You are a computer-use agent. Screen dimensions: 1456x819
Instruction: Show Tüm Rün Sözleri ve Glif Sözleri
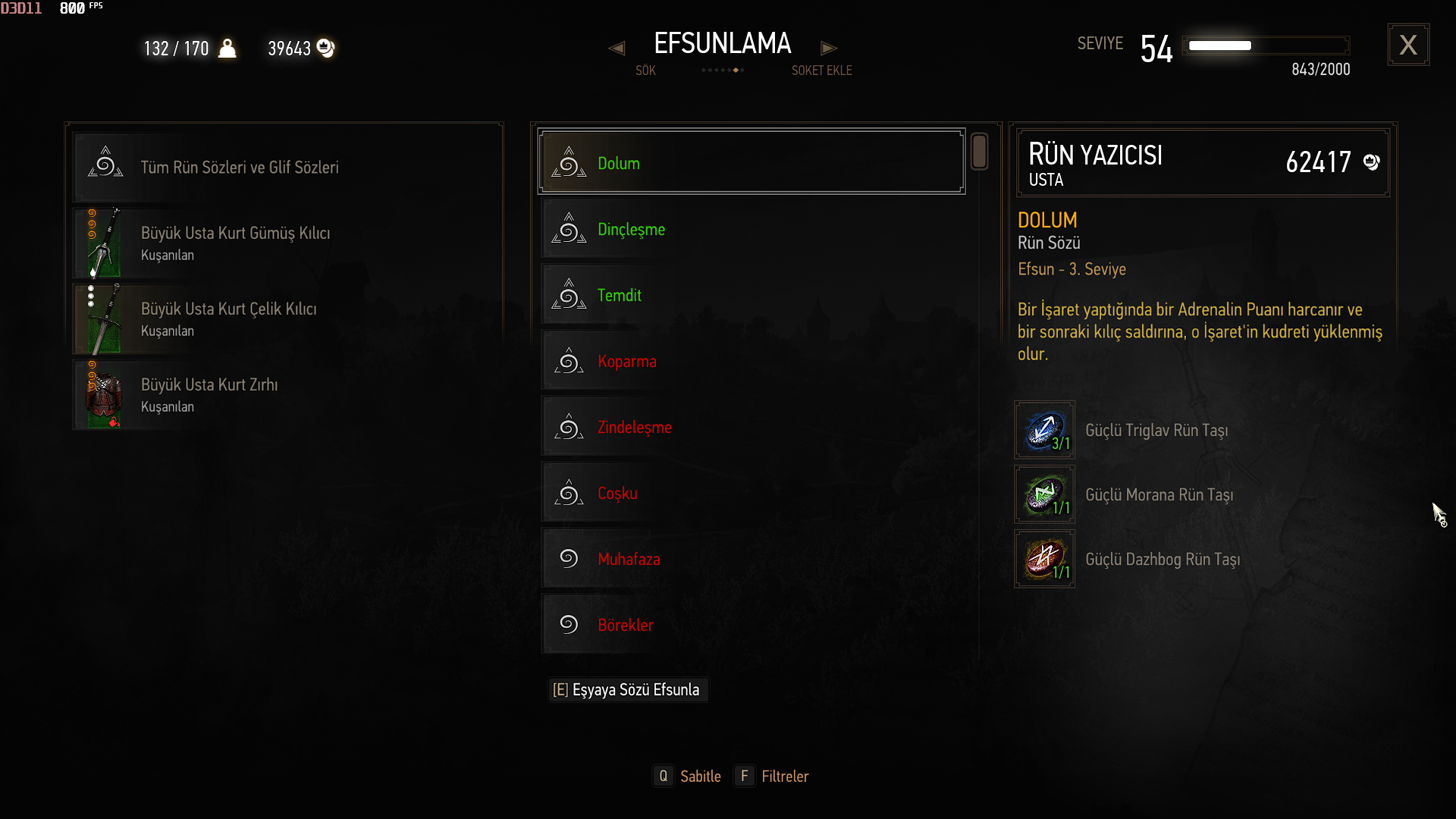coord(284,167)
